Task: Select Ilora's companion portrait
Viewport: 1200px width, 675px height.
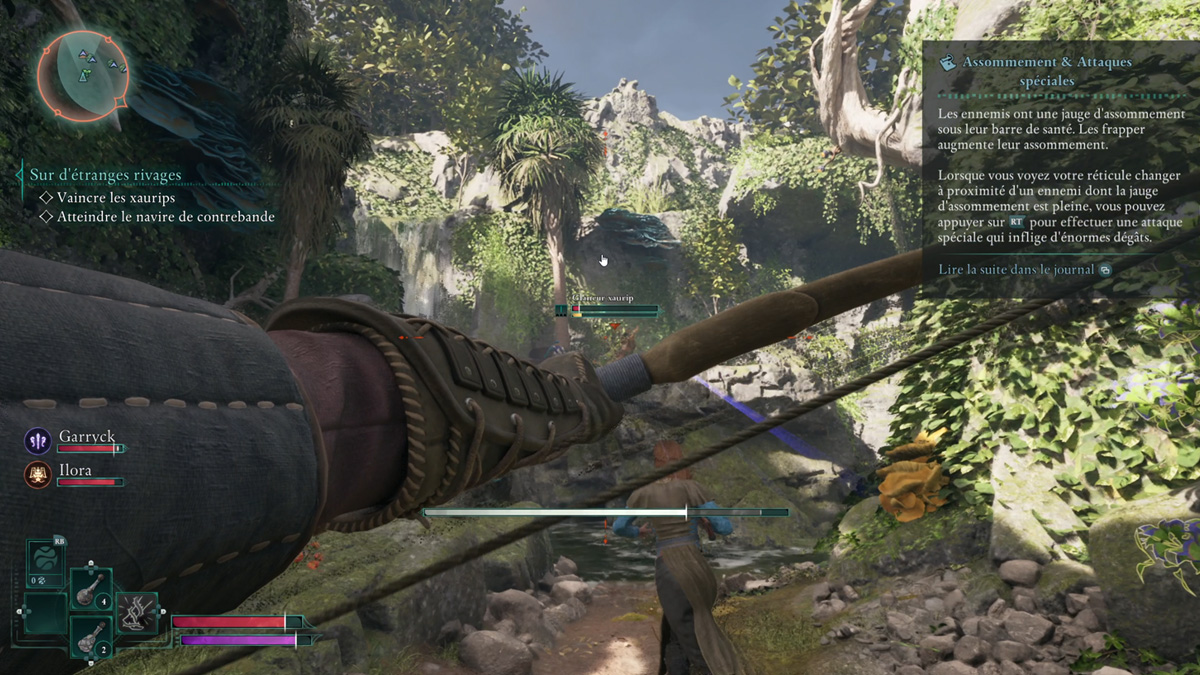Action: (x=38, y=473)
